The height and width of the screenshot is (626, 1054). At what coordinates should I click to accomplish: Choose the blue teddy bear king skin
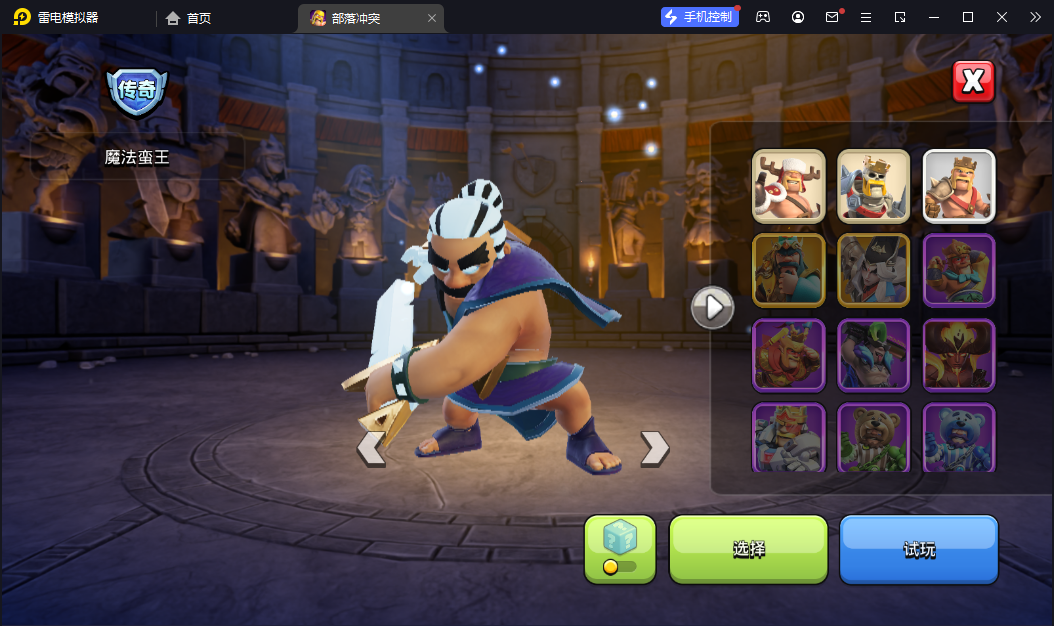[x=958, y=437]
